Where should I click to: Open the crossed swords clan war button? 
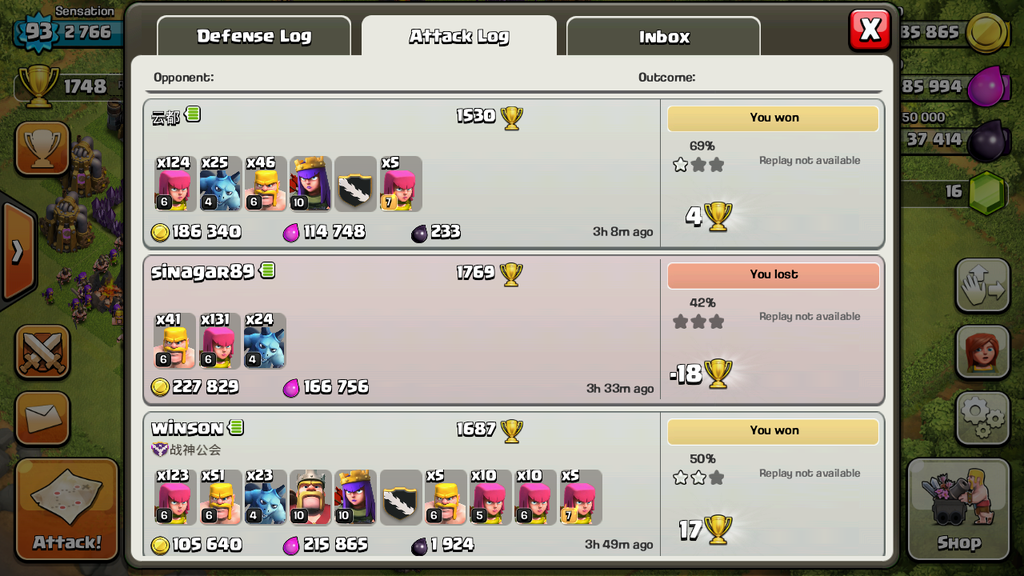pyautogui.click(x=42, y=352)
